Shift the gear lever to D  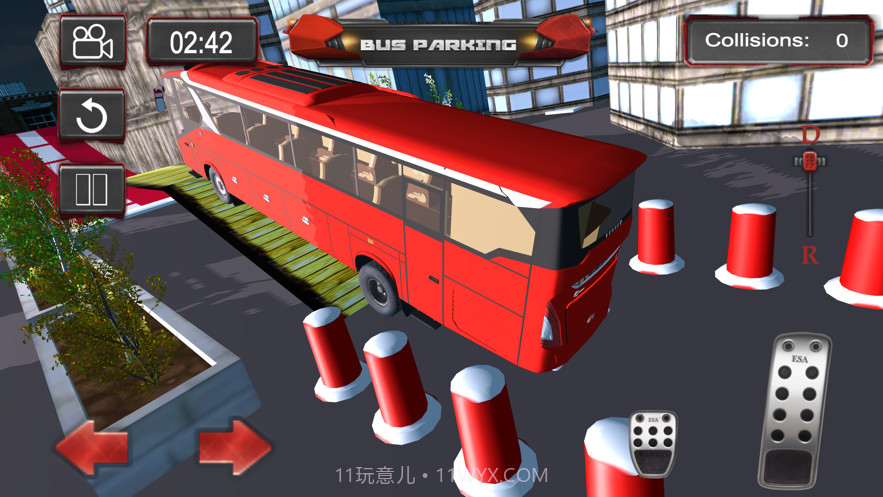pyautogui.click(x=810, y=136)
